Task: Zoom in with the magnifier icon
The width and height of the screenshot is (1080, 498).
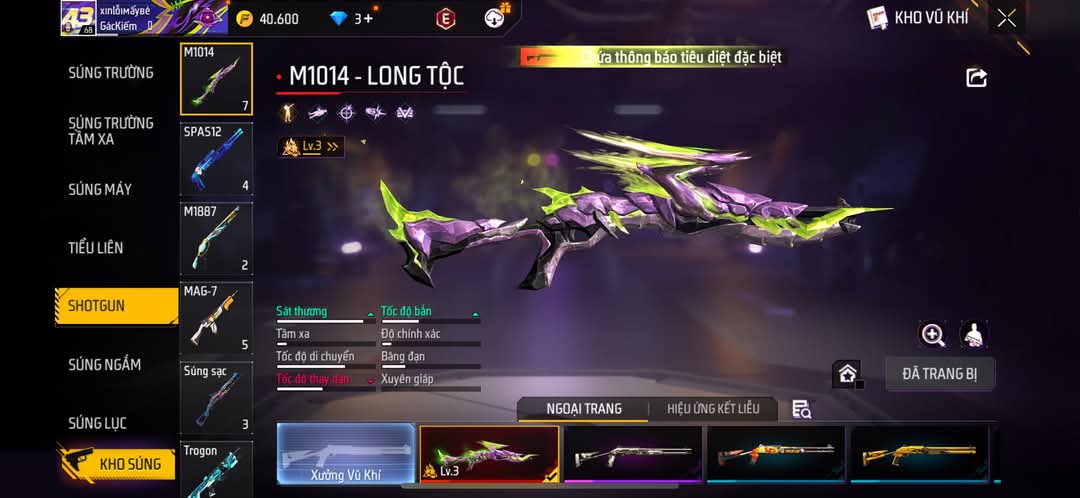Action: (933, 335)
